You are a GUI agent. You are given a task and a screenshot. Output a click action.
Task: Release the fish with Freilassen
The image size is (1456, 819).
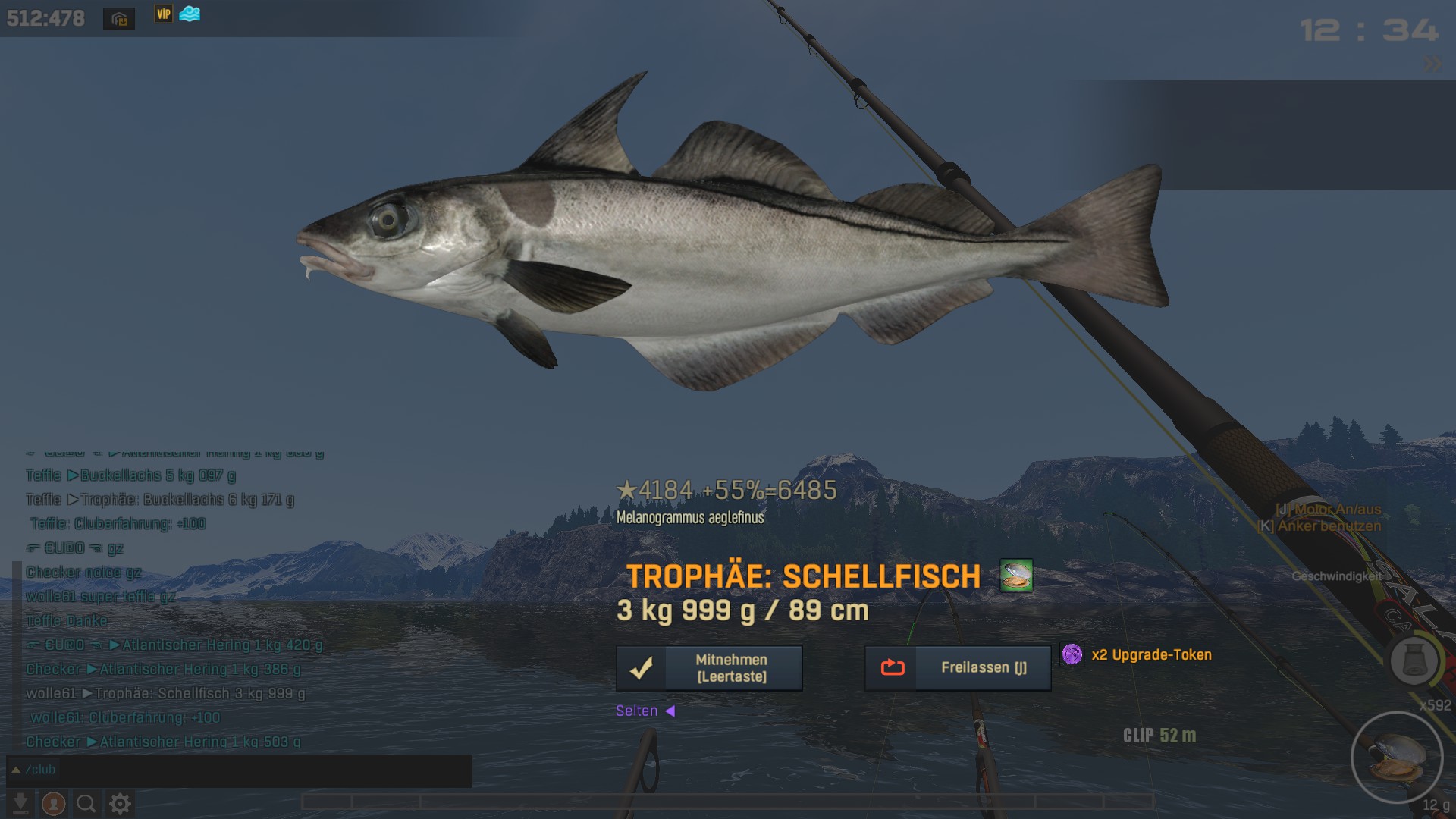point(958,668)
